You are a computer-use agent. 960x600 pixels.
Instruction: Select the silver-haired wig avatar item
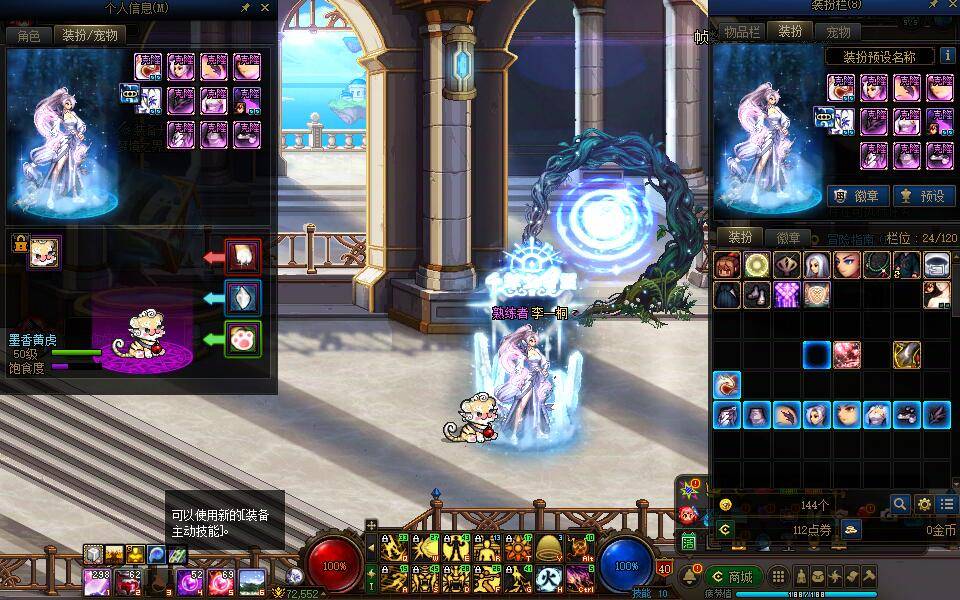(x=817, y=265)
